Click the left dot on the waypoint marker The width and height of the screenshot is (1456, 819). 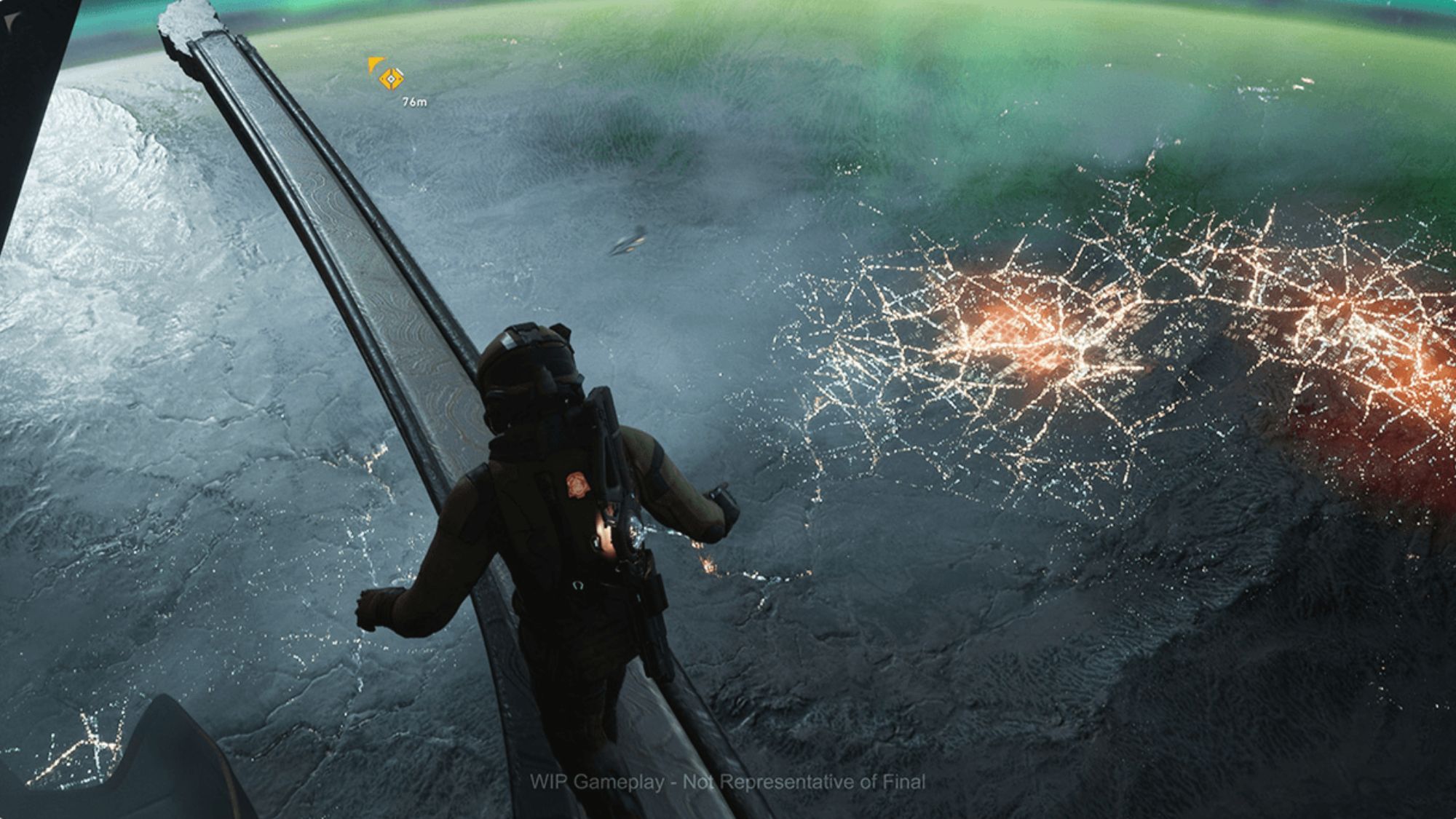coord(383,80)
